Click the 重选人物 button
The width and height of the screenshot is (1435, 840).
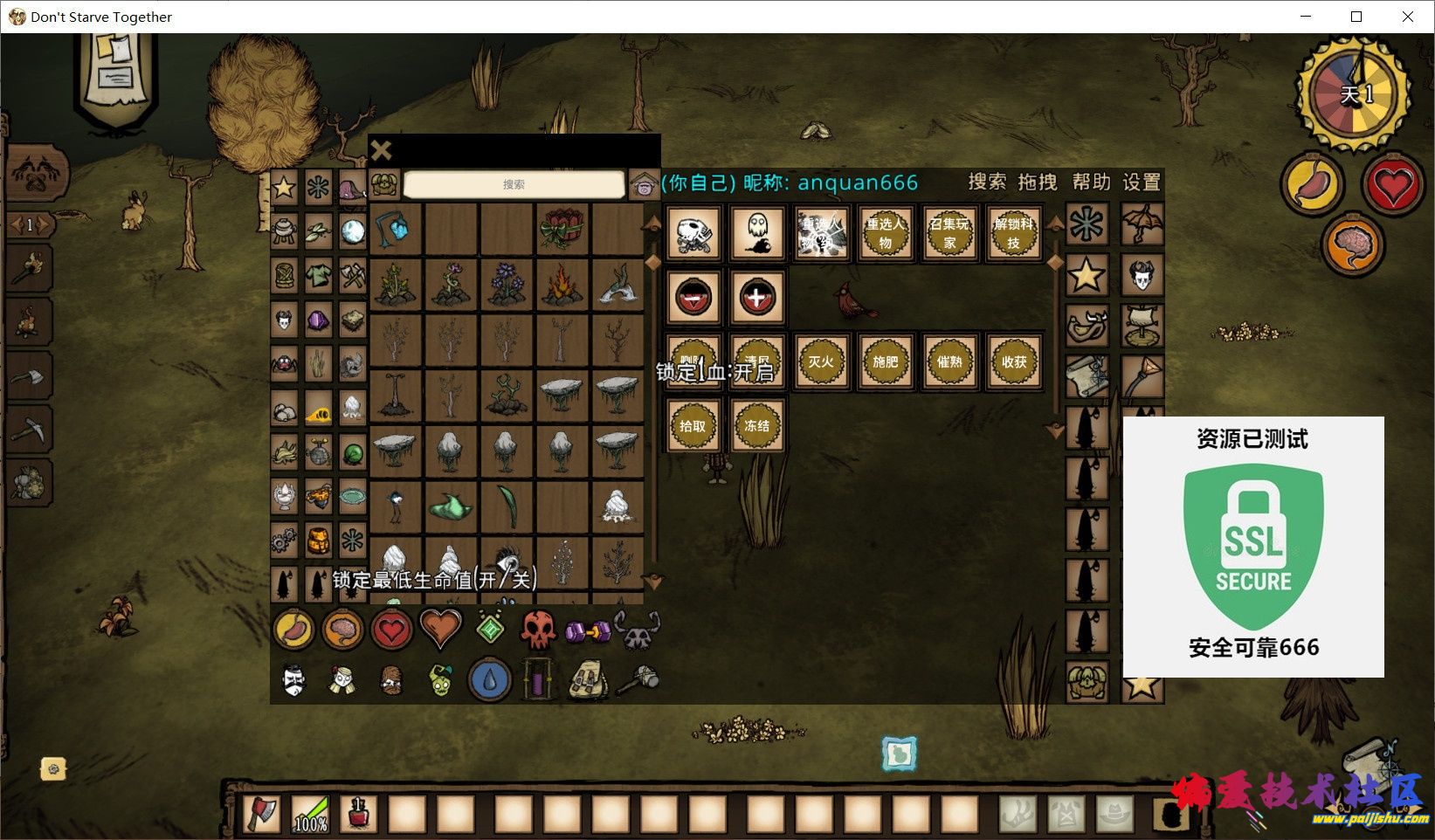click(x=885, y=233)
